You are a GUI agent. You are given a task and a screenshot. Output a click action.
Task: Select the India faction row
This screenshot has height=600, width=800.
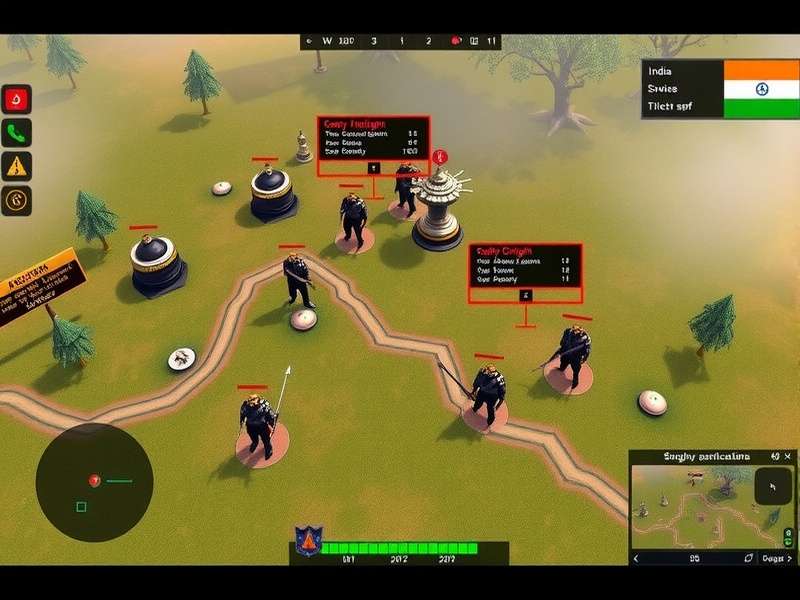680,71
